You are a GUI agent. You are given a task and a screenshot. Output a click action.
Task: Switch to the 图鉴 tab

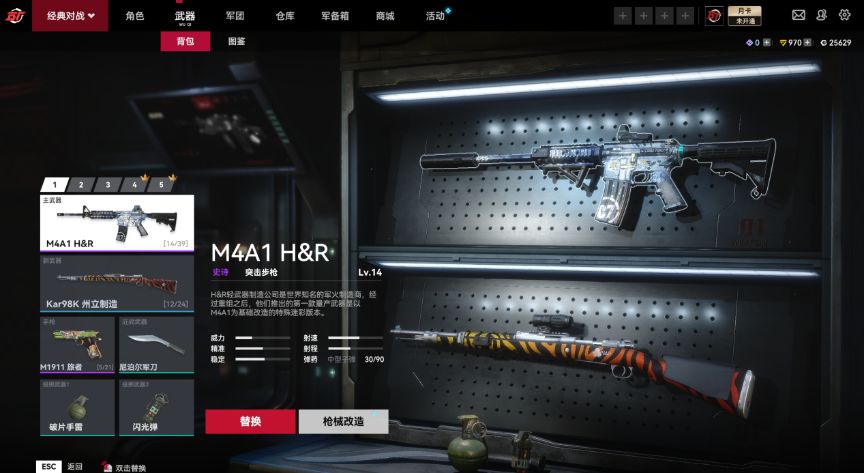pyautogui.click(x=237, y=42)
